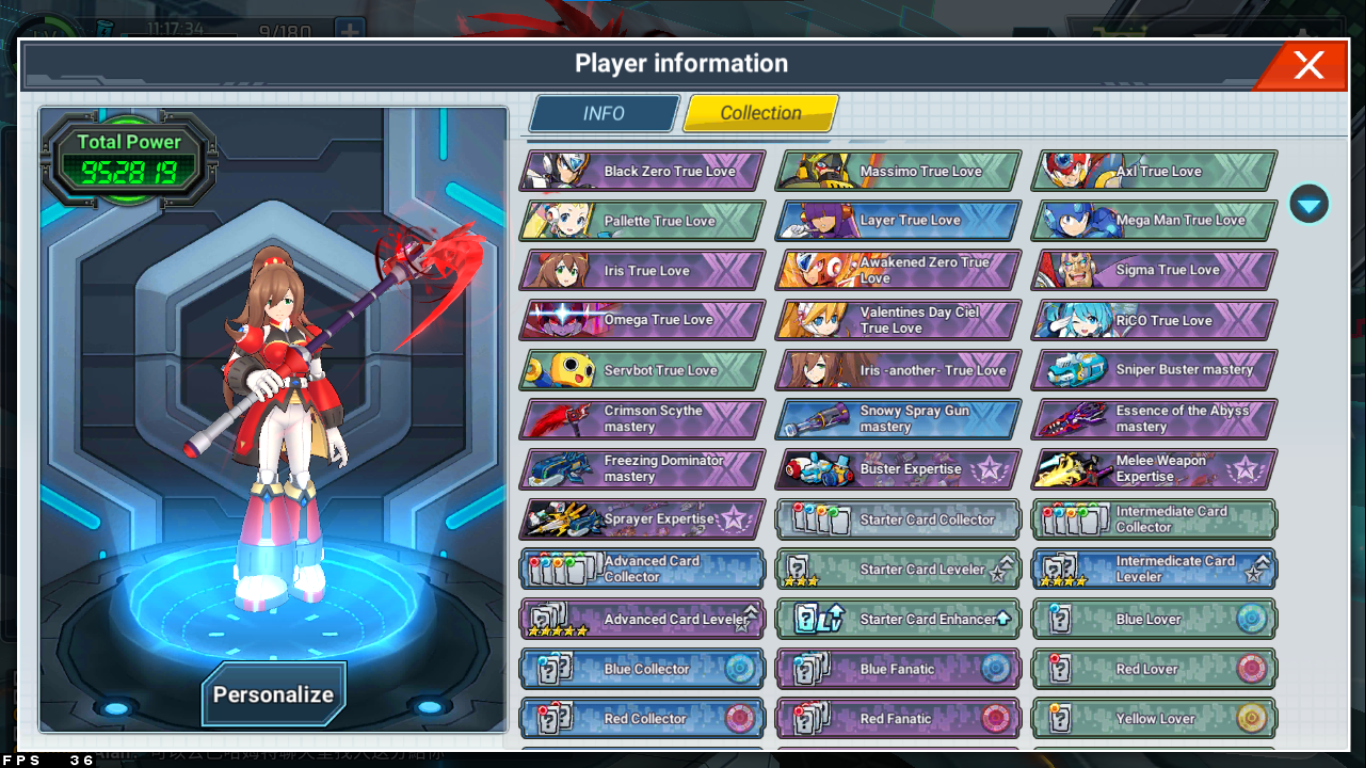Choose the Buster Expertise title

pos(898,469)
